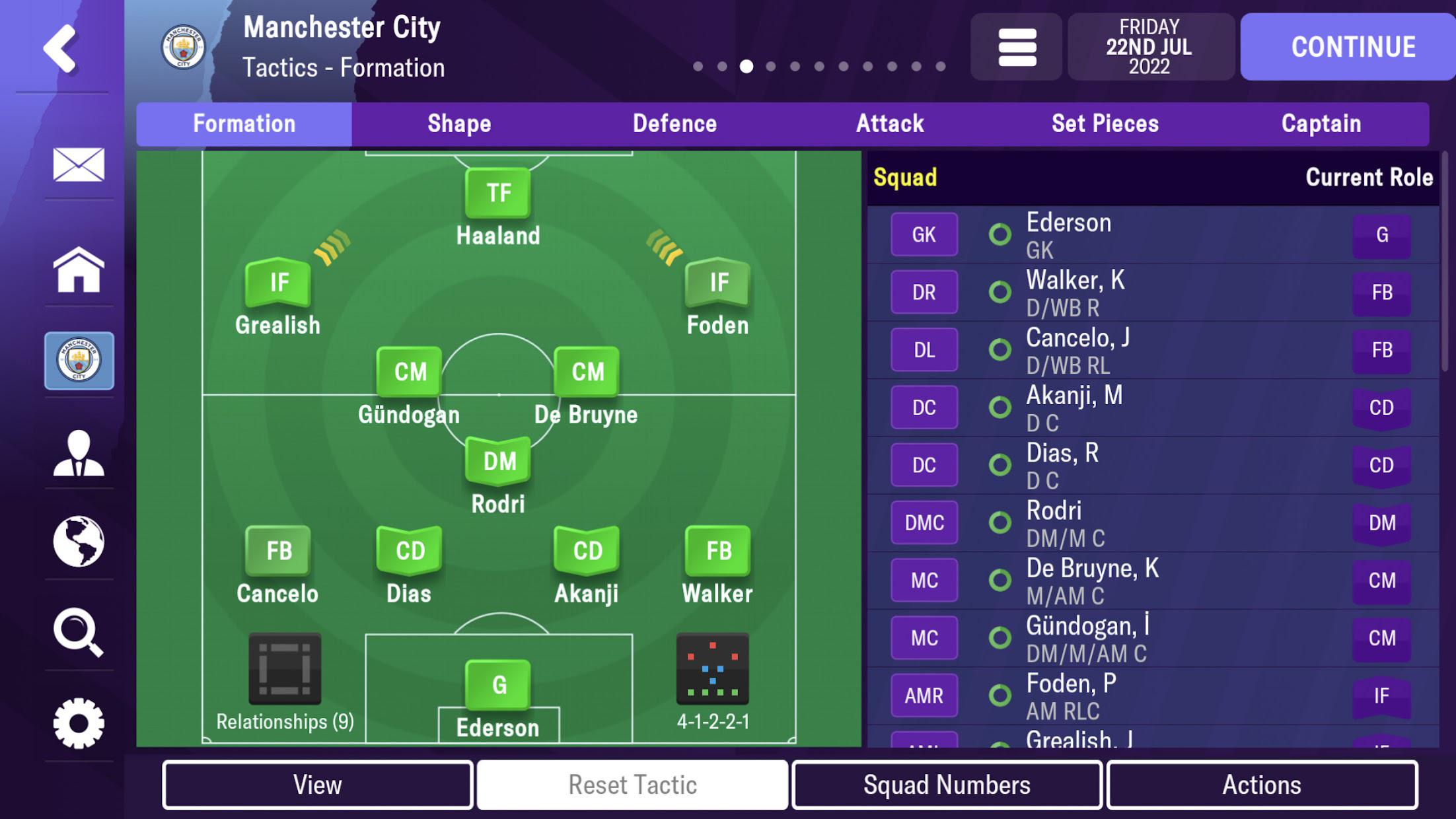Go back with the arrow button
1456x819 pixels.
click(x=61, y=48)
